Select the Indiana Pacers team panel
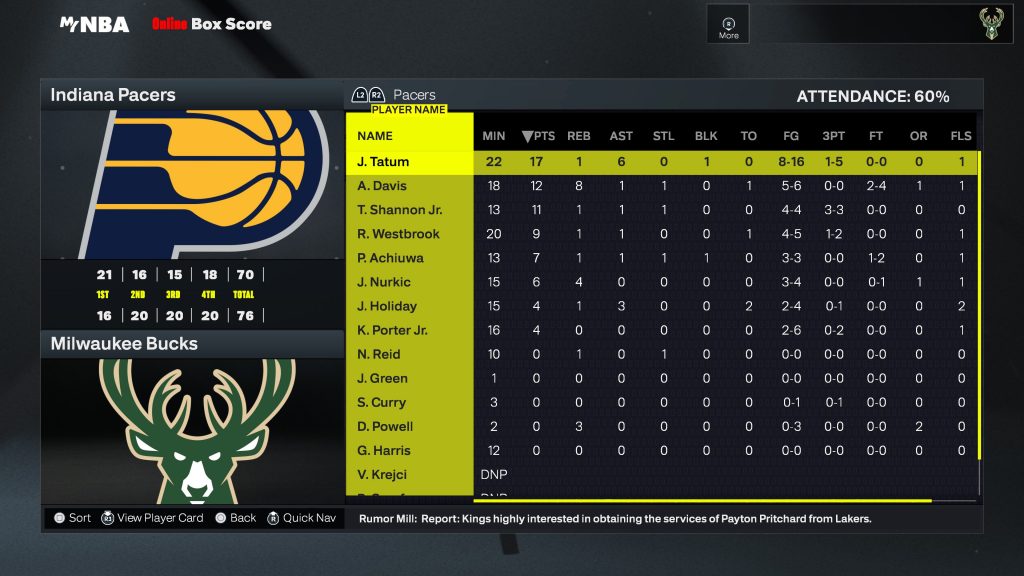This screenshot has width=1024, height=576. (191, 96)
